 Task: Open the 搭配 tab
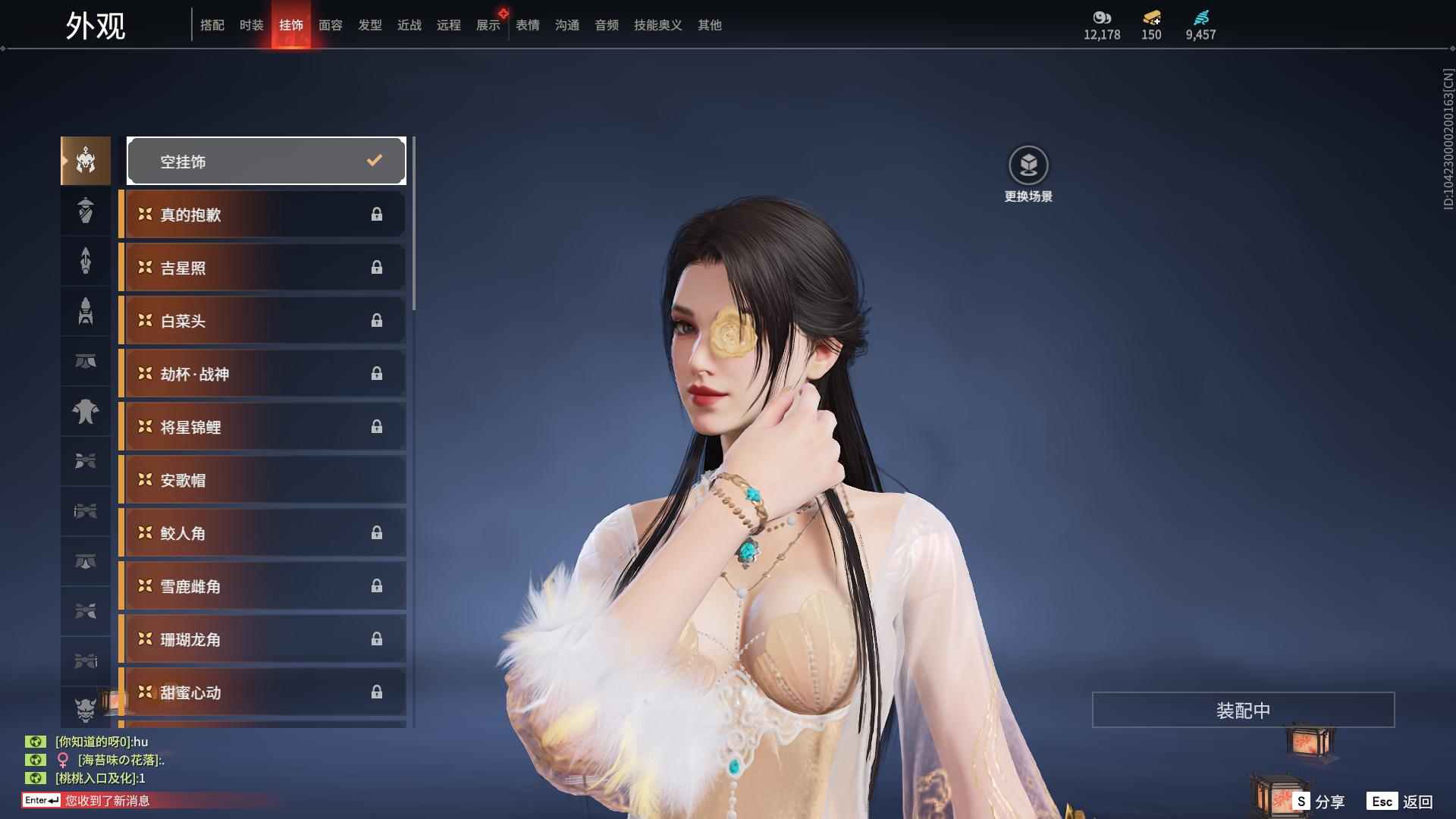point(212,25)
